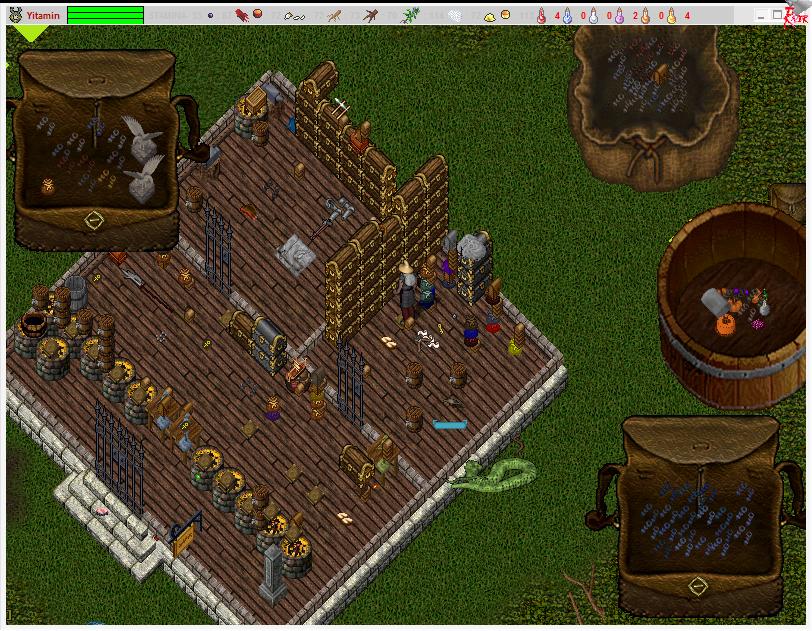
Task: Pick the orange rune pouch in backpack
Action: tap(48, 186)
